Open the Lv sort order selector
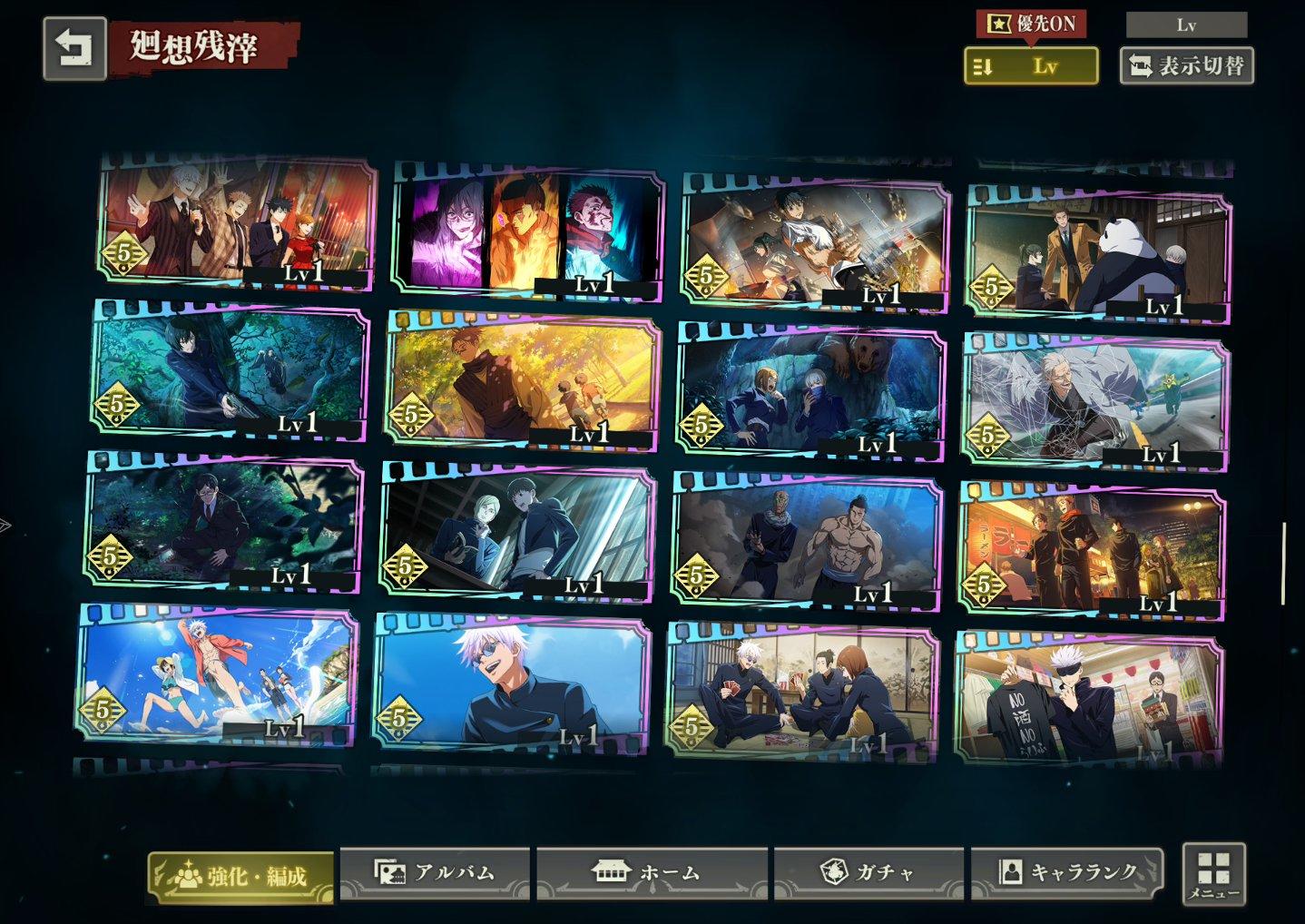This screenshot has height=924, width=1305. (x=1031, y=65)
